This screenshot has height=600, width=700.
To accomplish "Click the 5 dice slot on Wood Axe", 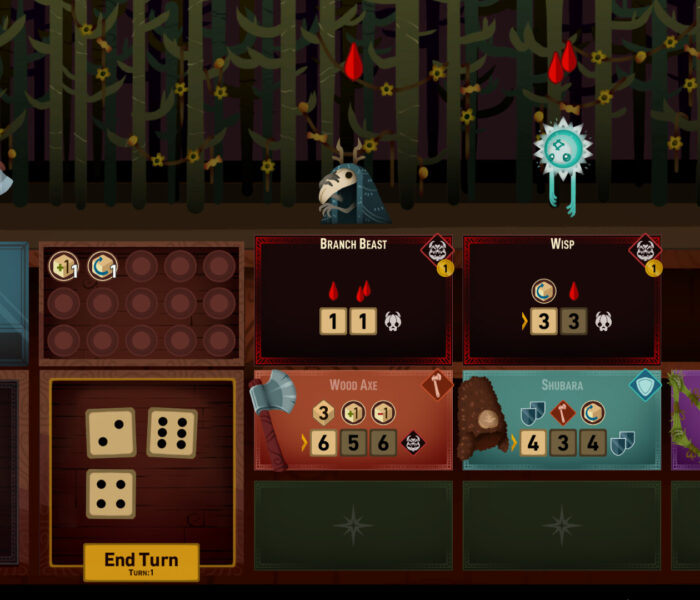I will coord(353,443).
